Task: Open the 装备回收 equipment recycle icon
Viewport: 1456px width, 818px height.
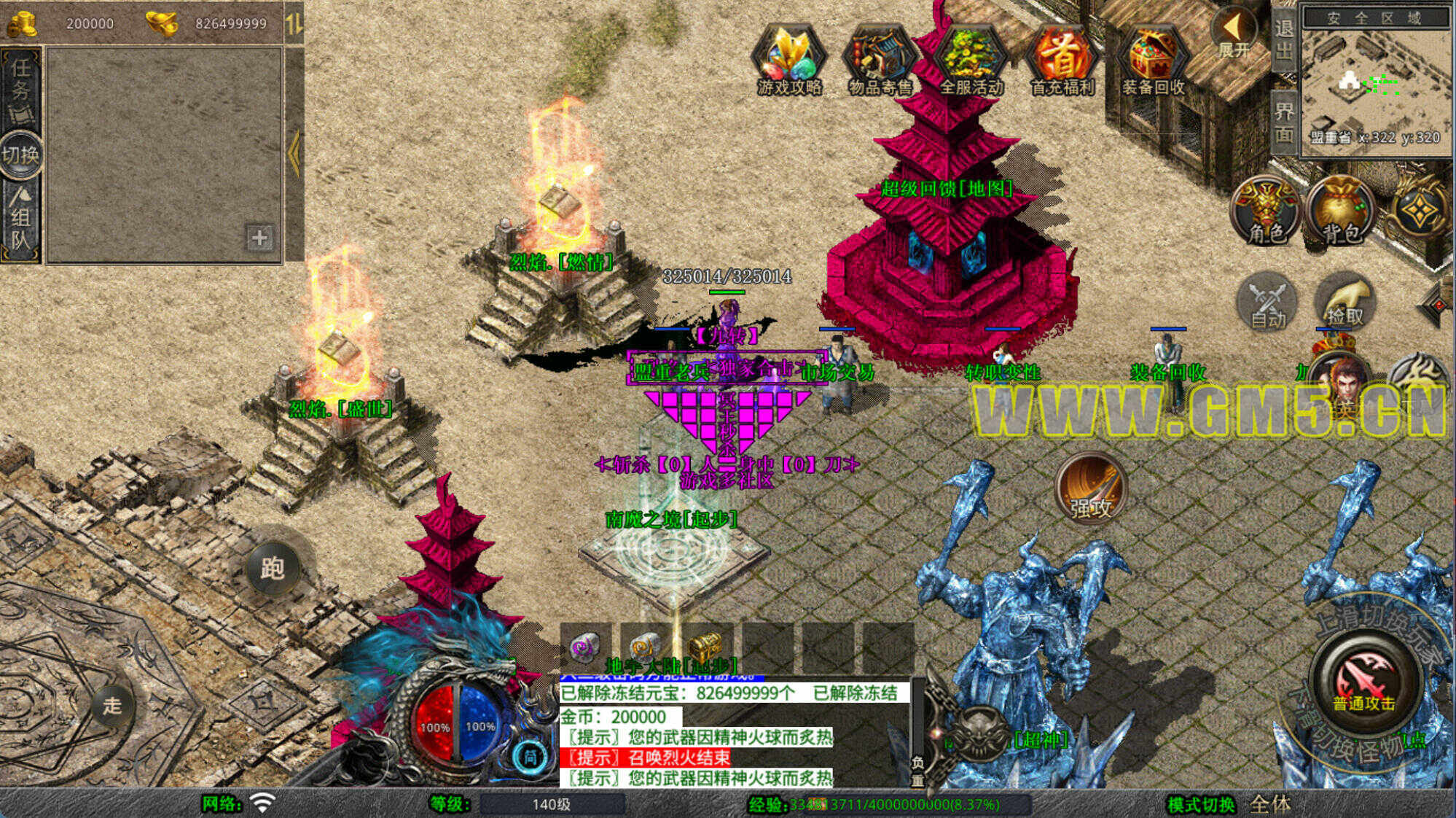Action: point(1154,60)
